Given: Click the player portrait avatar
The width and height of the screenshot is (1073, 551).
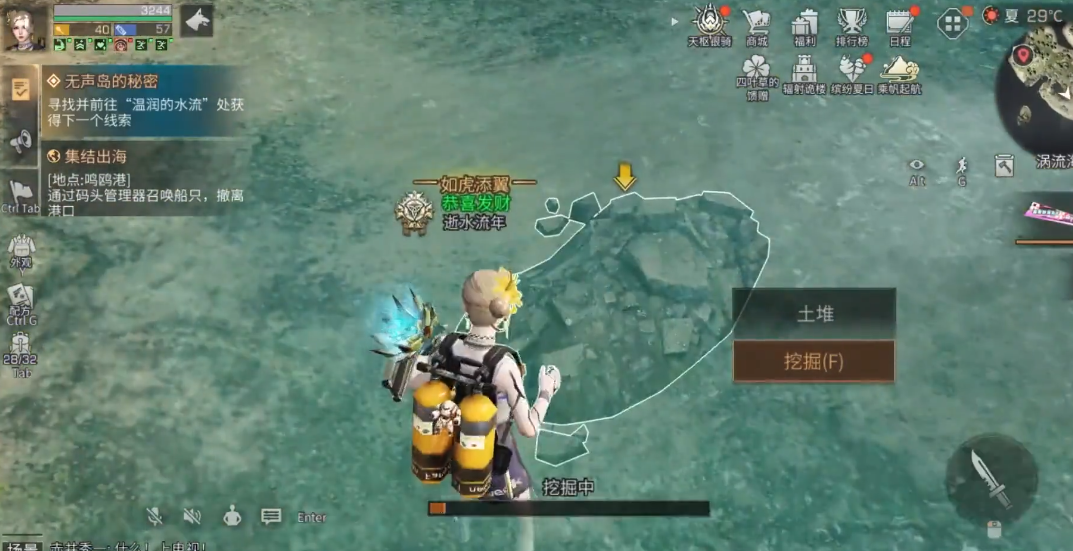Looking at the screenshot, I should pos(24,27).
